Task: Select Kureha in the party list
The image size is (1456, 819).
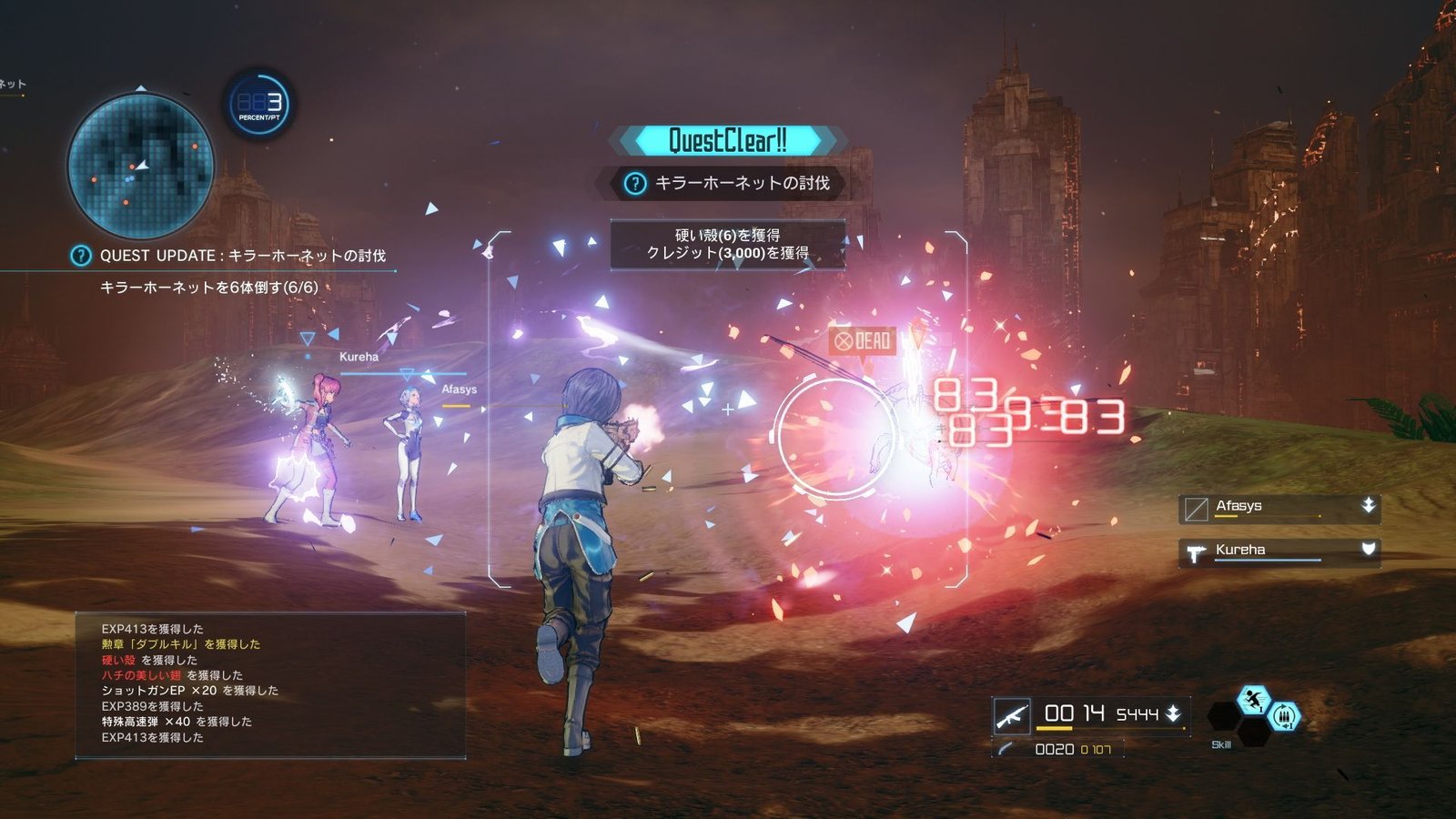Action: click(x=1279, y=551)
